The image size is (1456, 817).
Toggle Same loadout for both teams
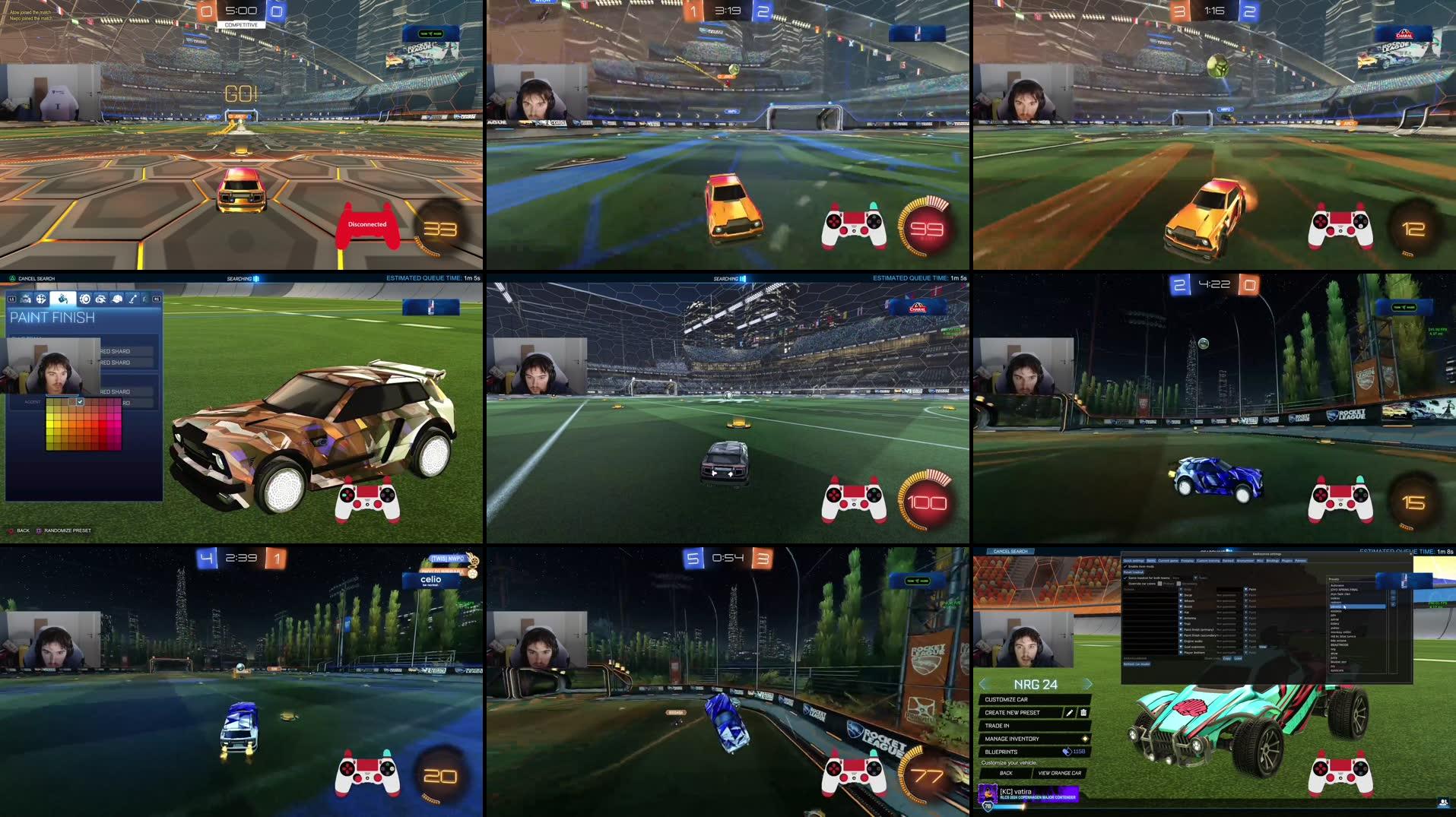[1125, 577]
